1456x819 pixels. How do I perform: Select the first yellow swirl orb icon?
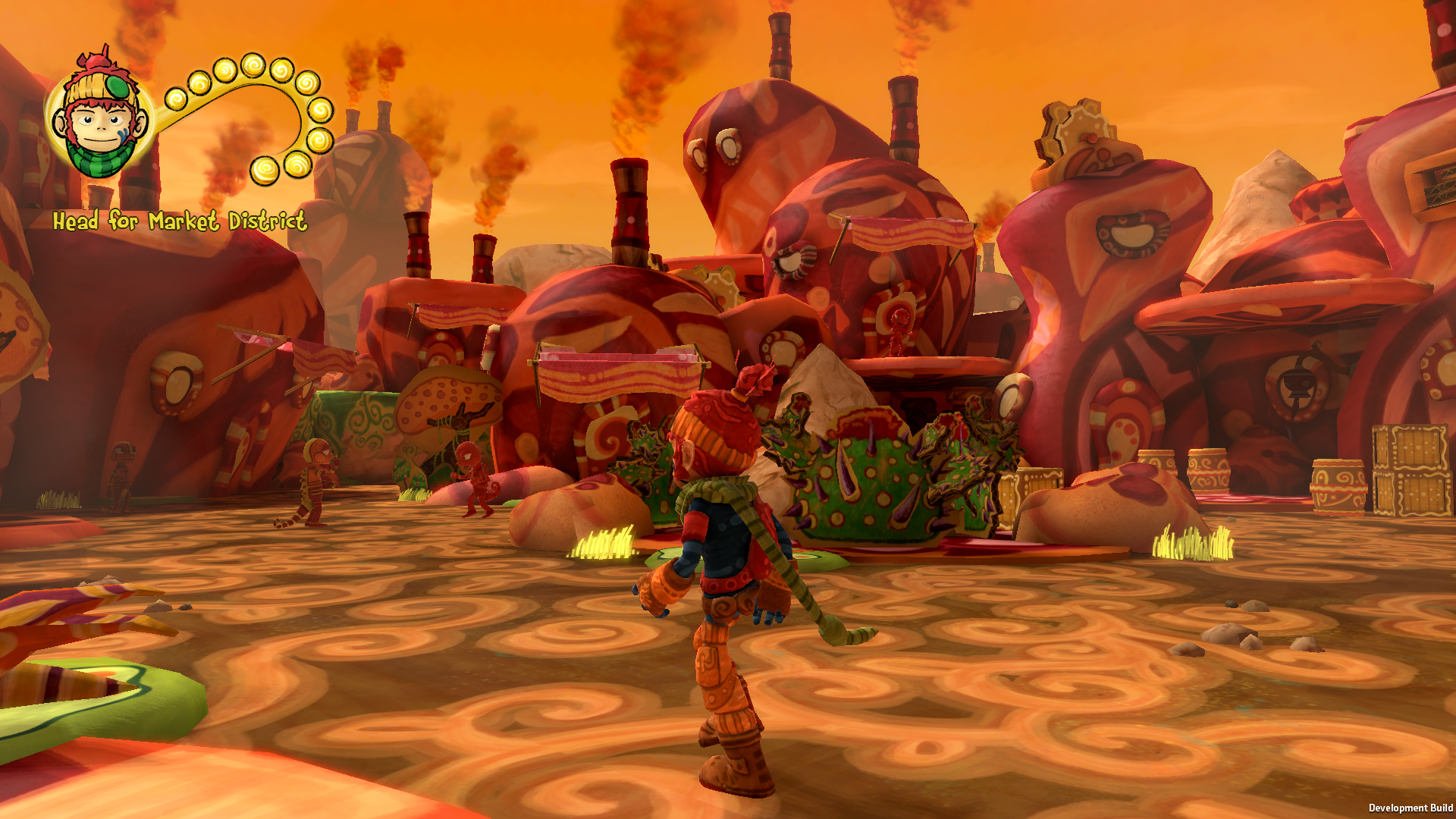click(x=176, y=99)
